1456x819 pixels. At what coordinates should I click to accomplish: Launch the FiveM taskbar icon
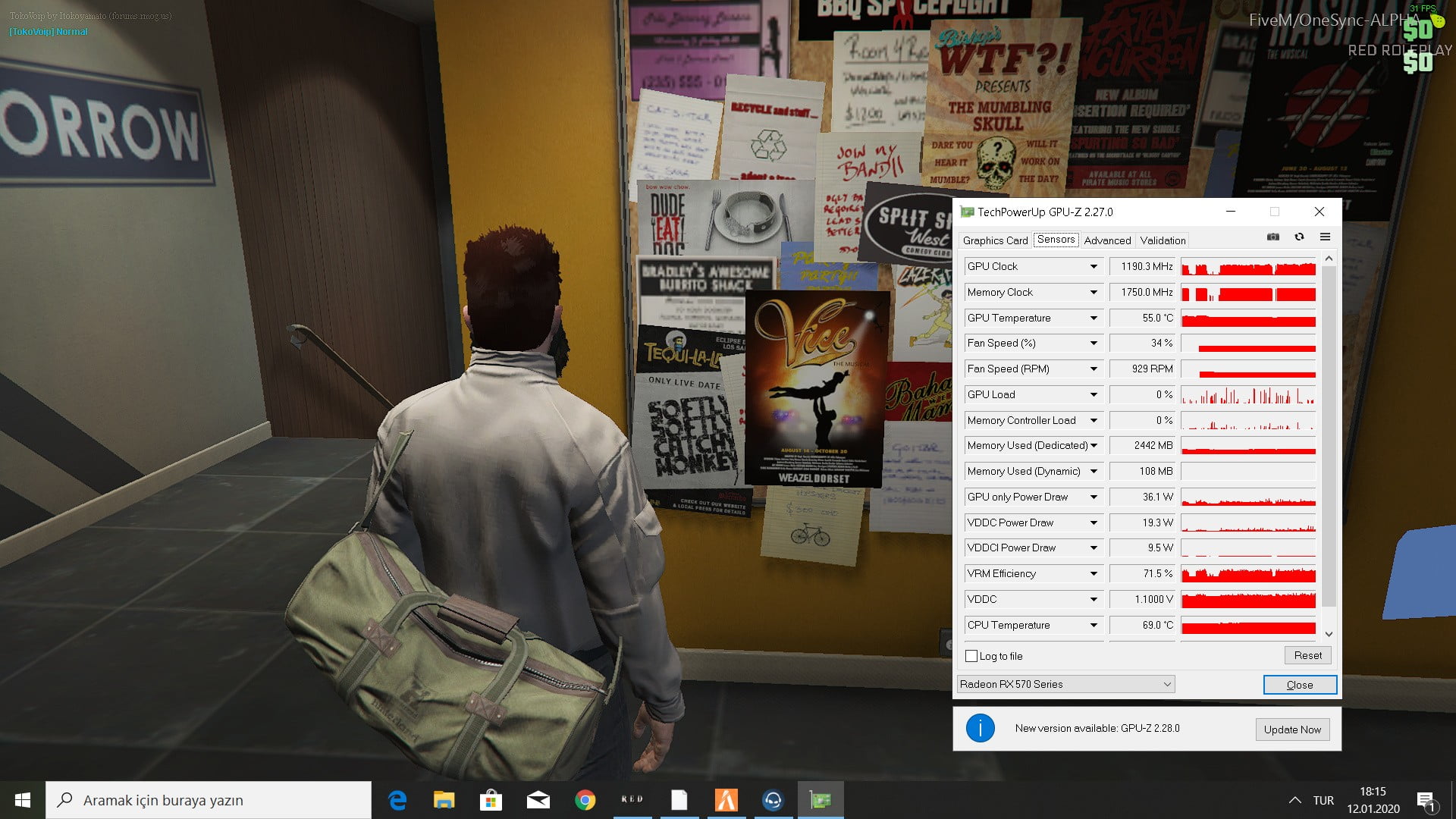[x=726, y=800]
